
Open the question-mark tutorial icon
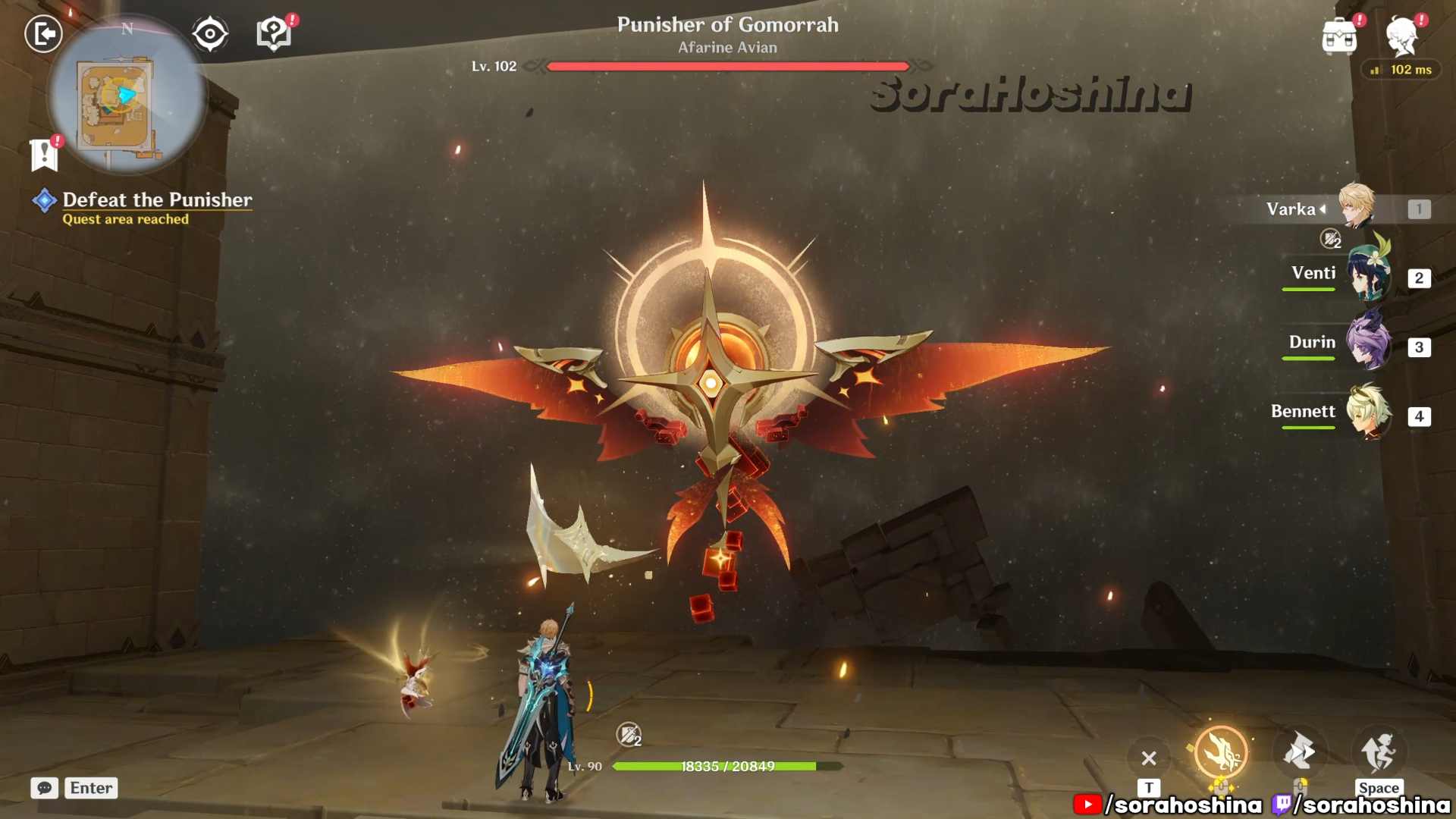274,34
